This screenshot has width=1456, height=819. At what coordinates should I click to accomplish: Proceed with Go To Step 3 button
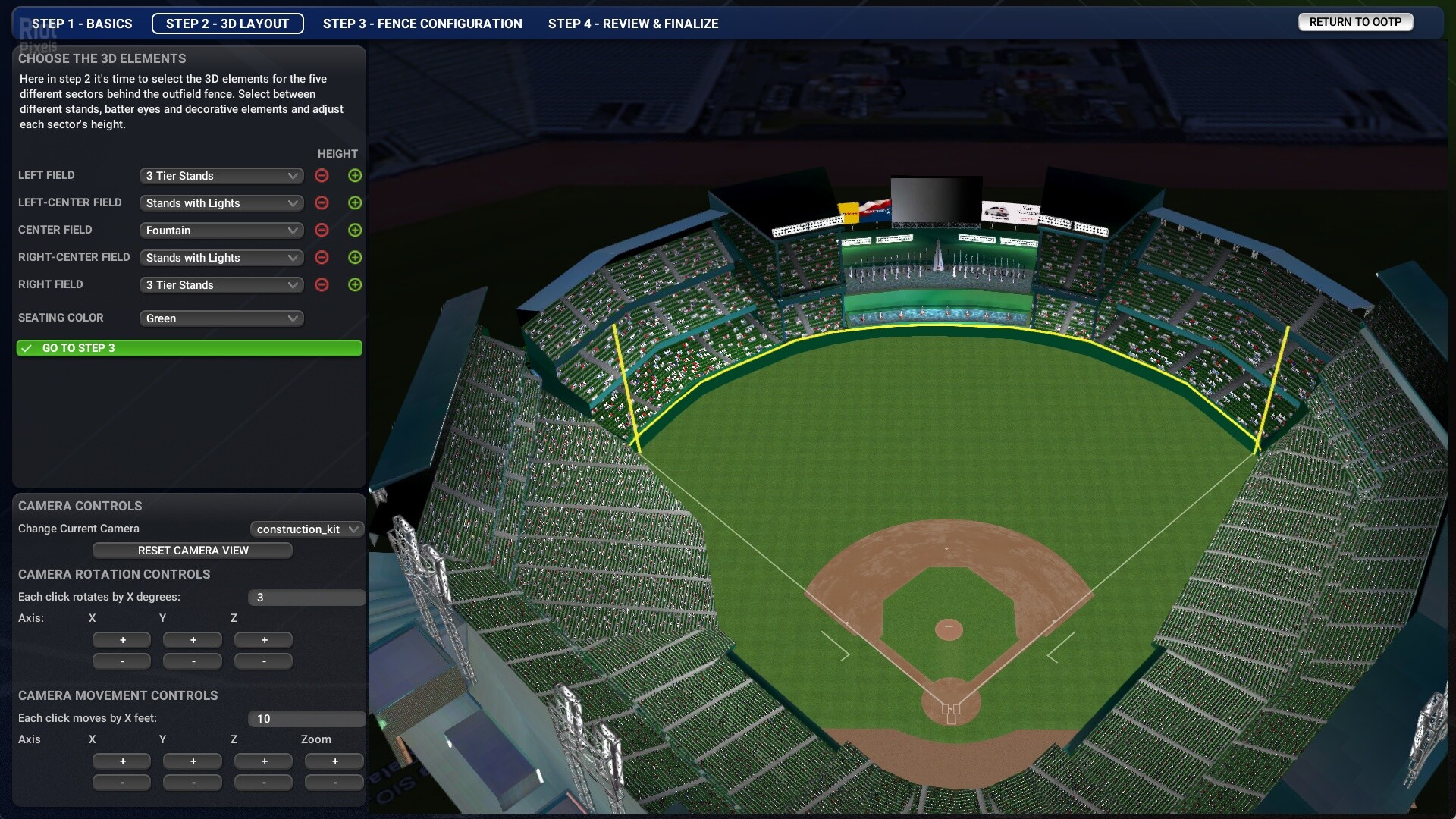coord(189,348)
